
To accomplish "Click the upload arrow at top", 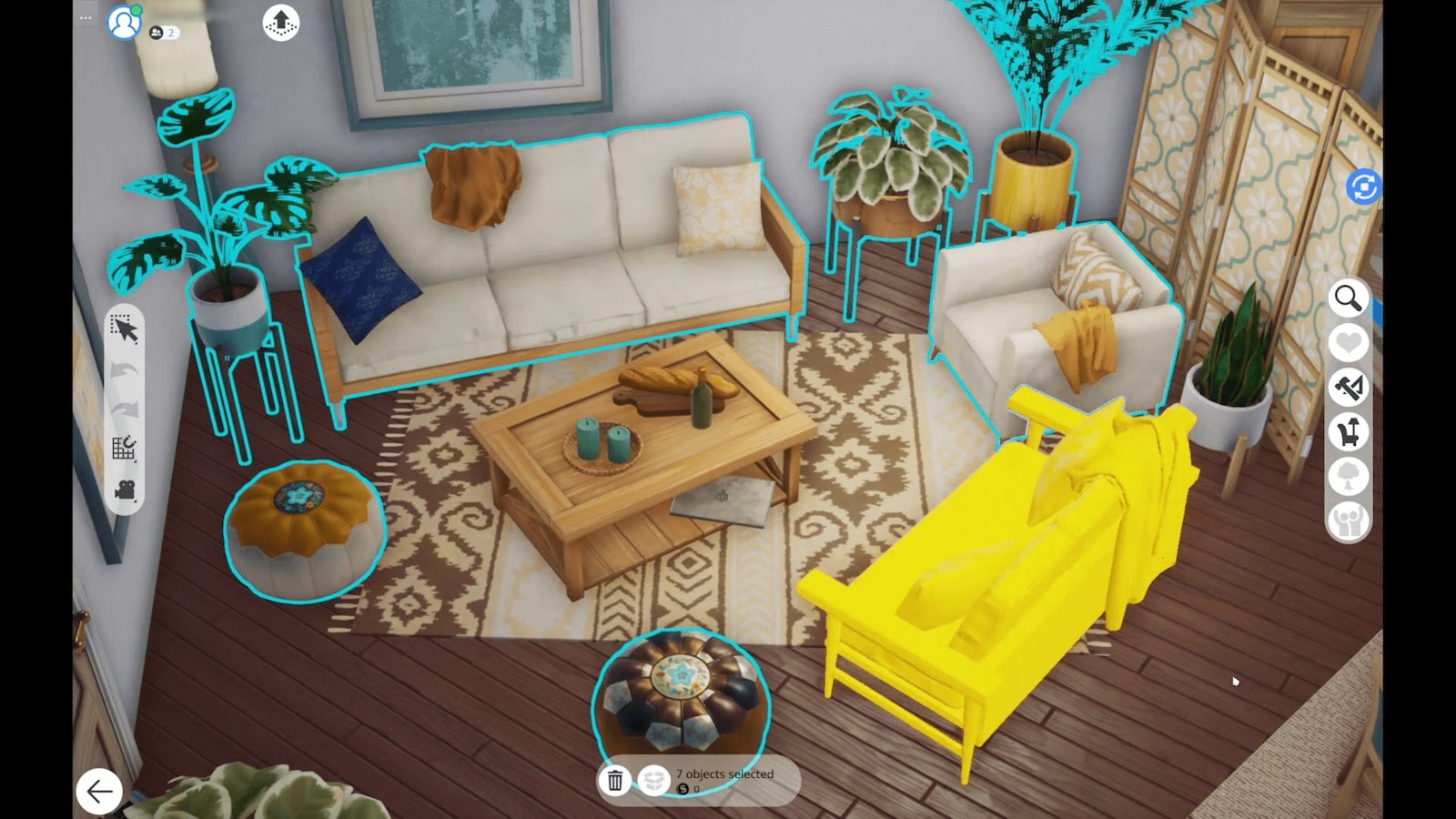I will coord(280,22).
